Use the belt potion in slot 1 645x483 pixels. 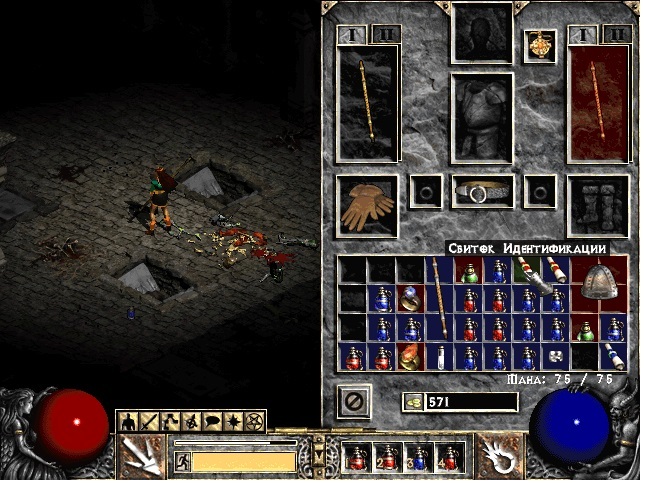tap(356, 457)
